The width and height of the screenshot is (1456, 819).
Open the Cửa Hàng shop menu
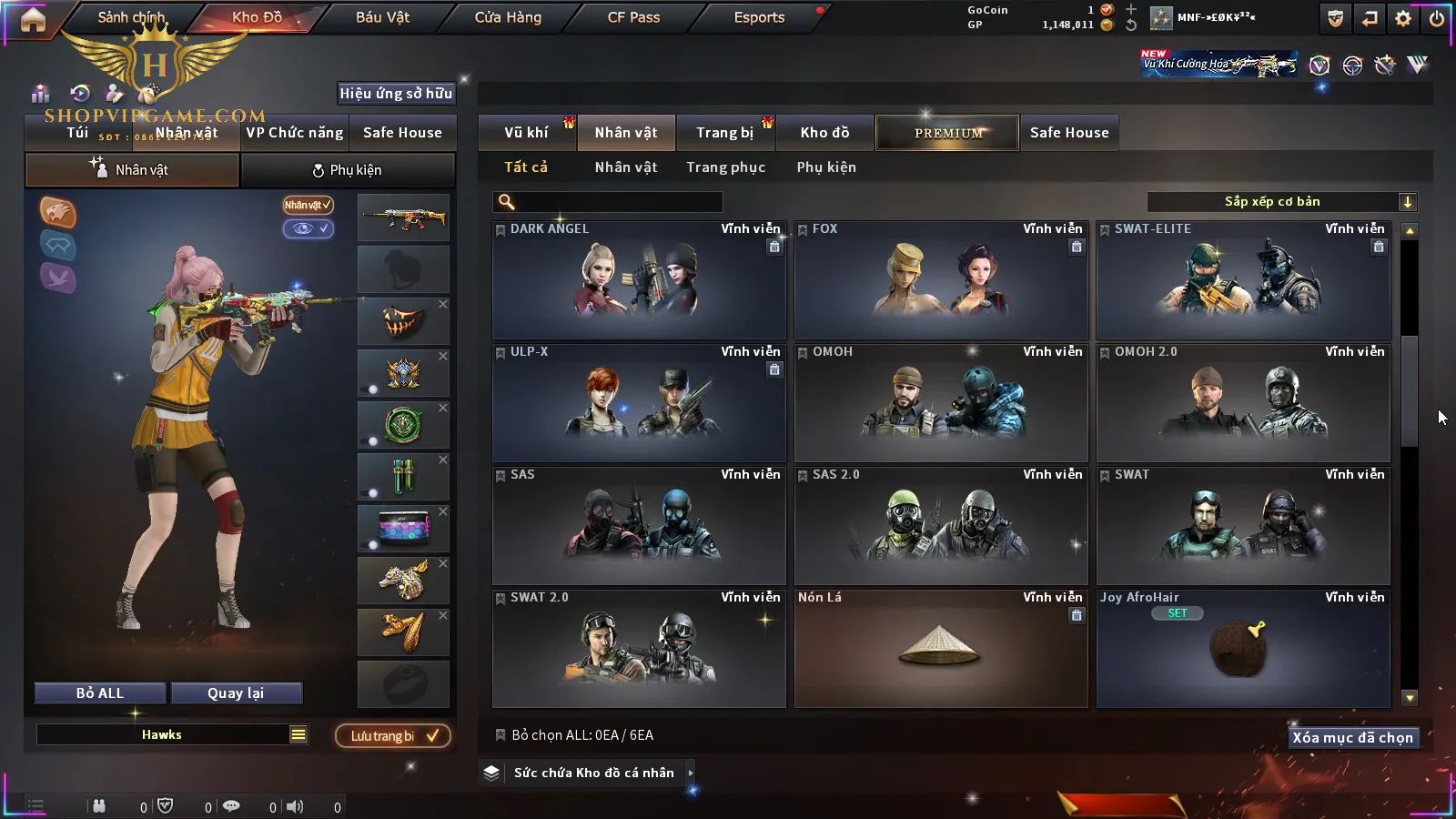508,17
